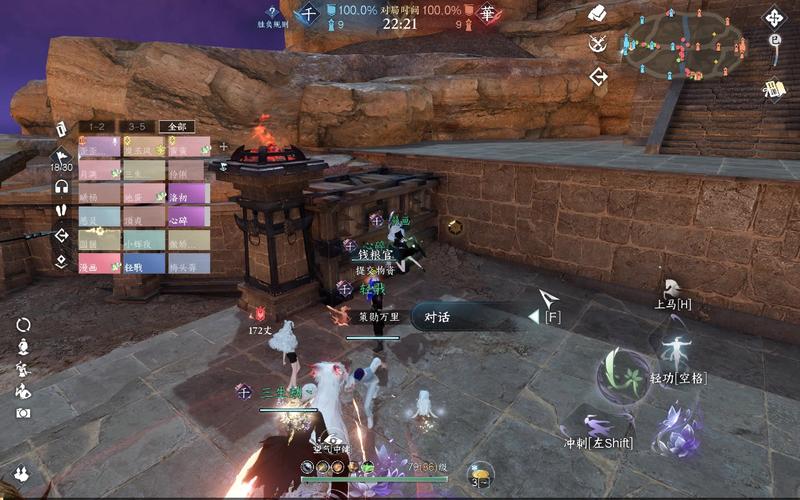Open the camera screenshot icon

coord(23,413)
